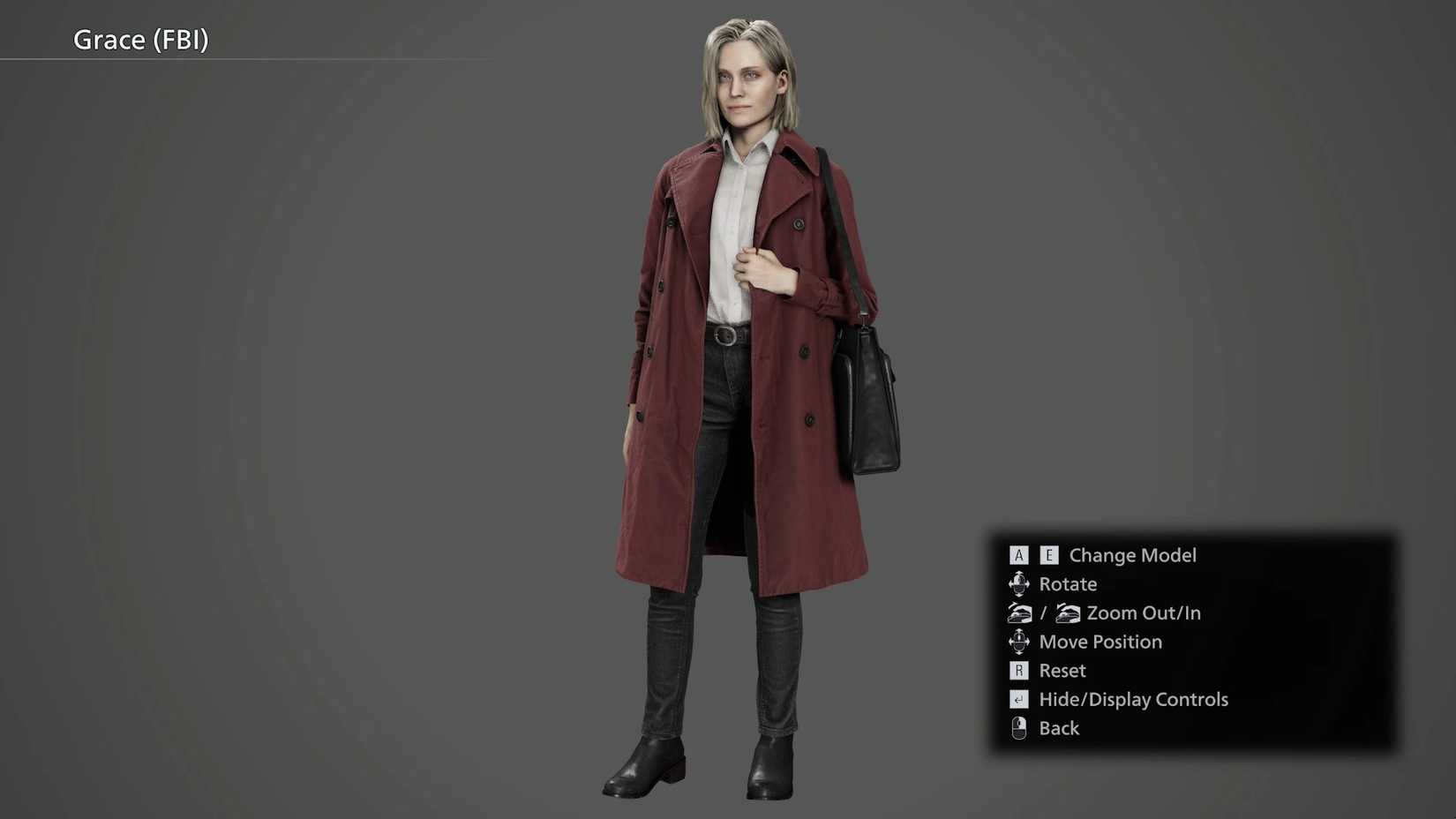Screen dimensions: 1456x819
Task: Click the Enter key icon for Hide/Display Controls
Action: [x=1019, y=699]
